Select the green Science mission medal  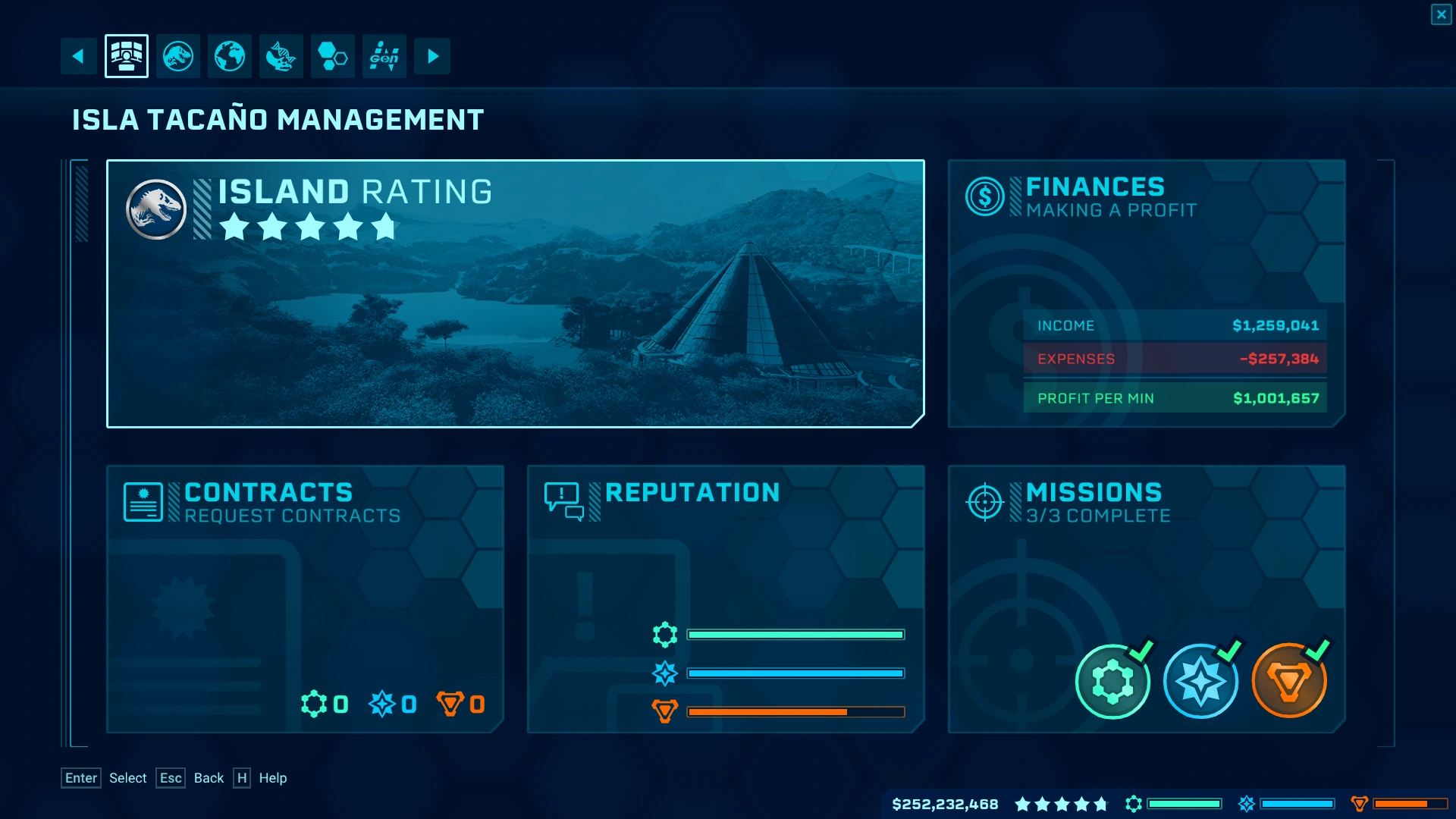(x=1112, y=681)
